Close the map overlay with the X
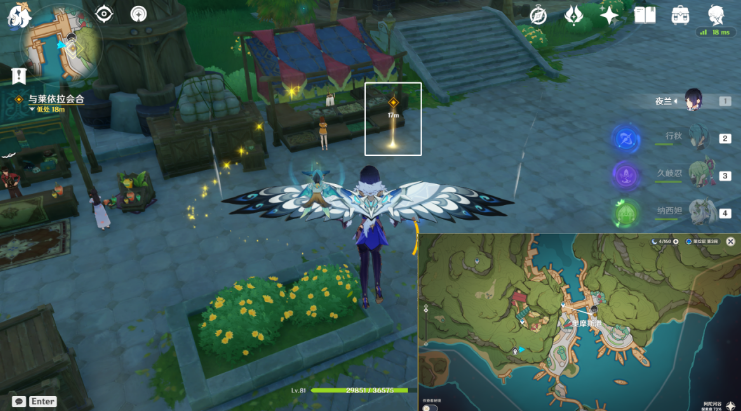Image resolution: width=741 pixels, height=411 pixels. 730,242
